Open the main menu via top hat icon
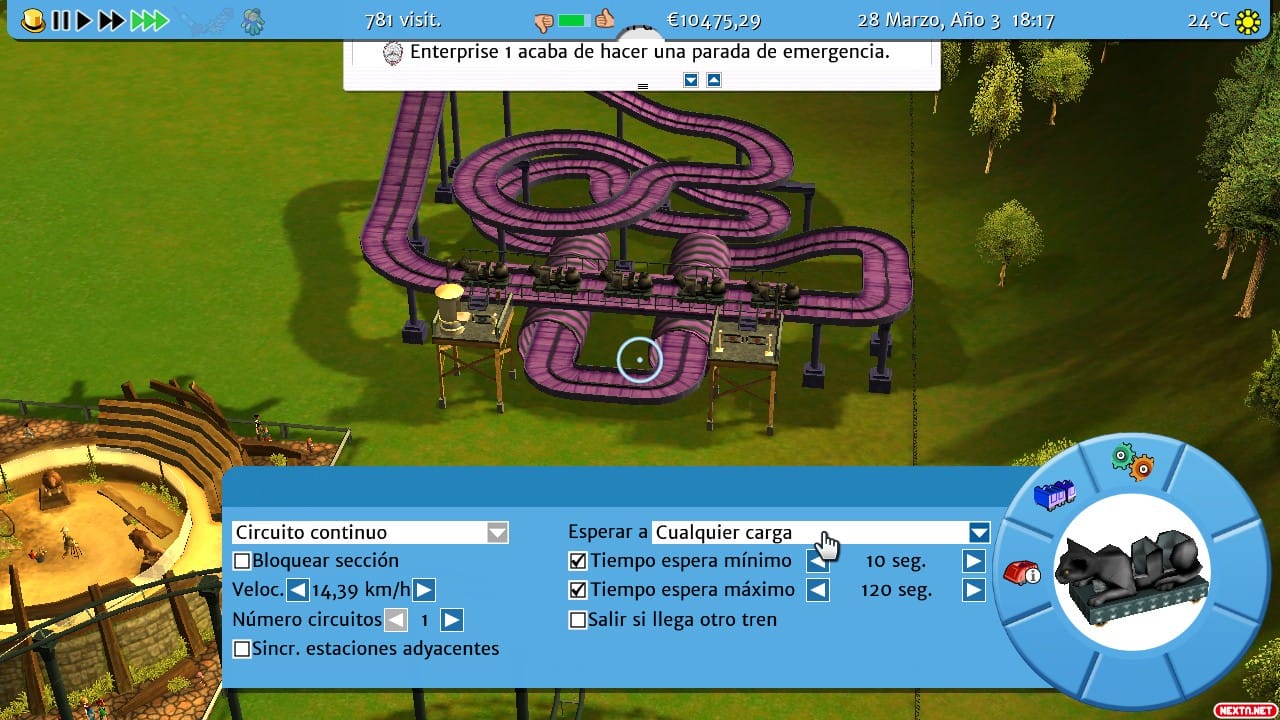 click(x=32, y=19)
